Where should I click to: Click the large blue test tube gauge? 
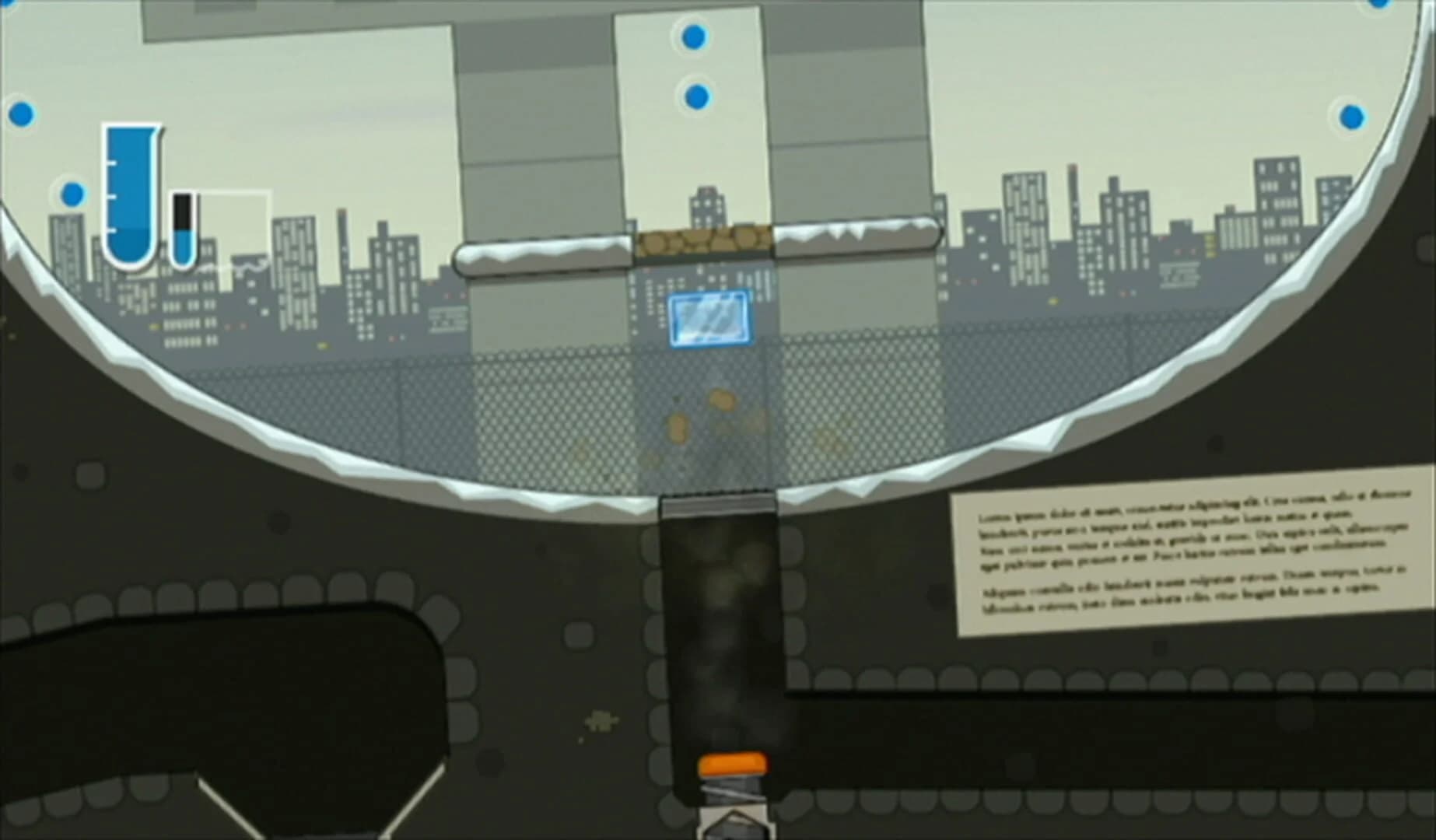coord(131,194)
